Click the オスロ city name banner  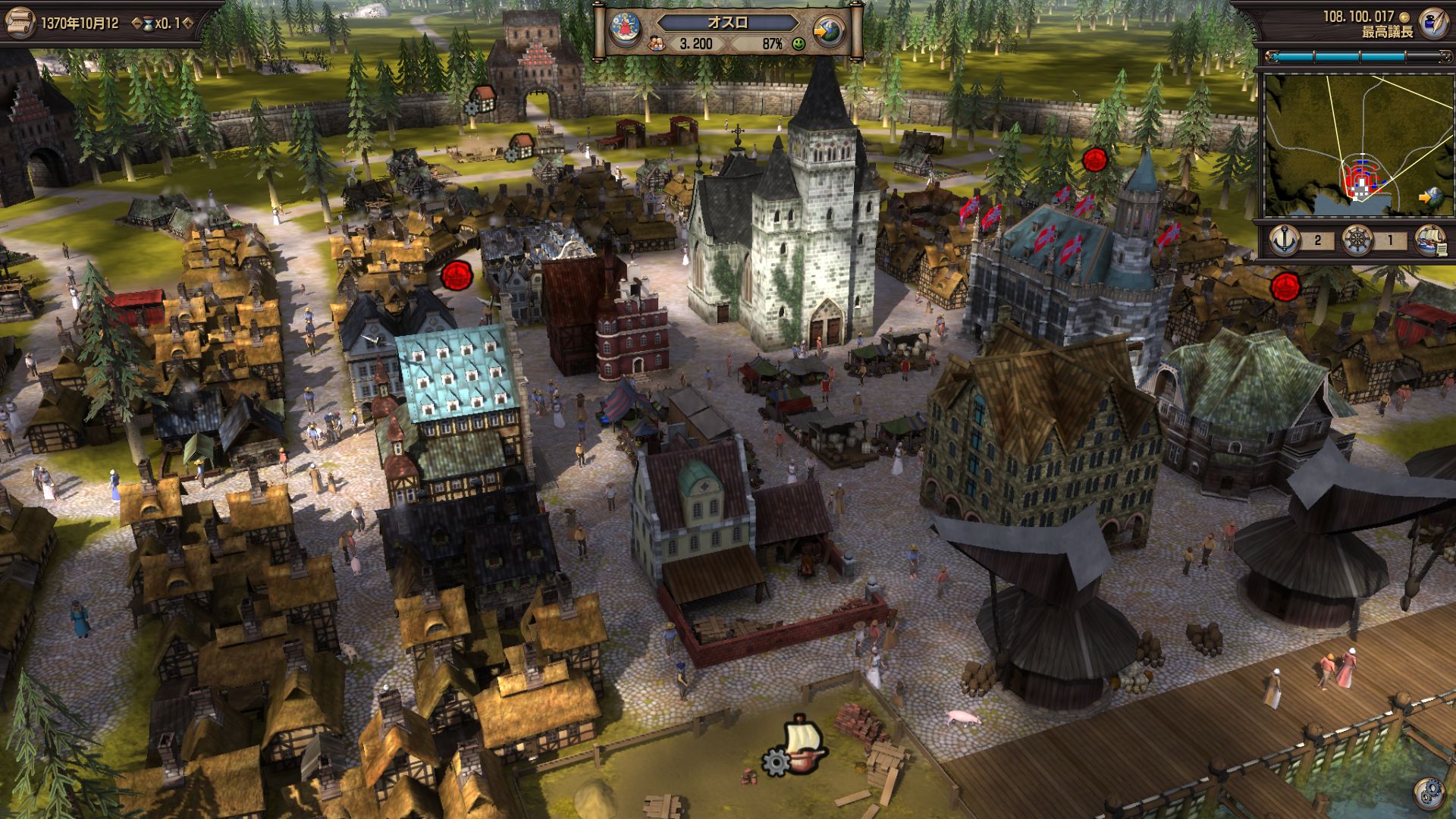point(727,22)
